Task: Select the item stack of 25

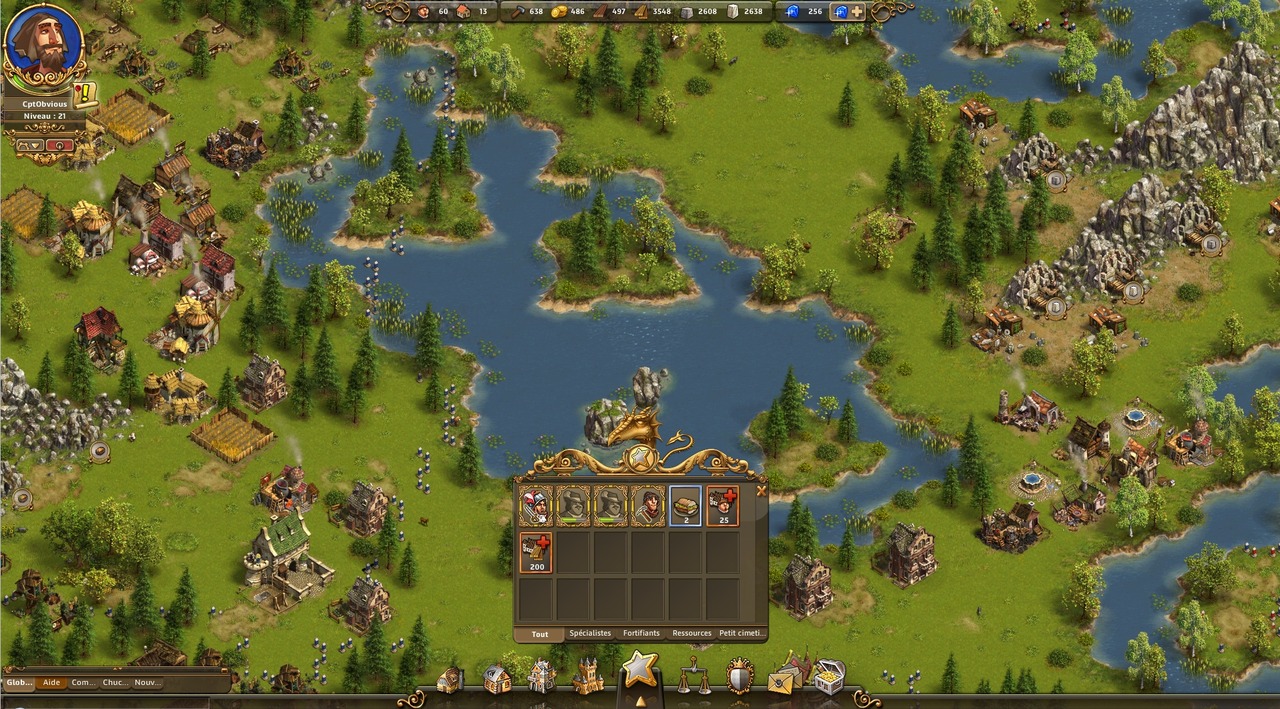Action: point(723,506)
